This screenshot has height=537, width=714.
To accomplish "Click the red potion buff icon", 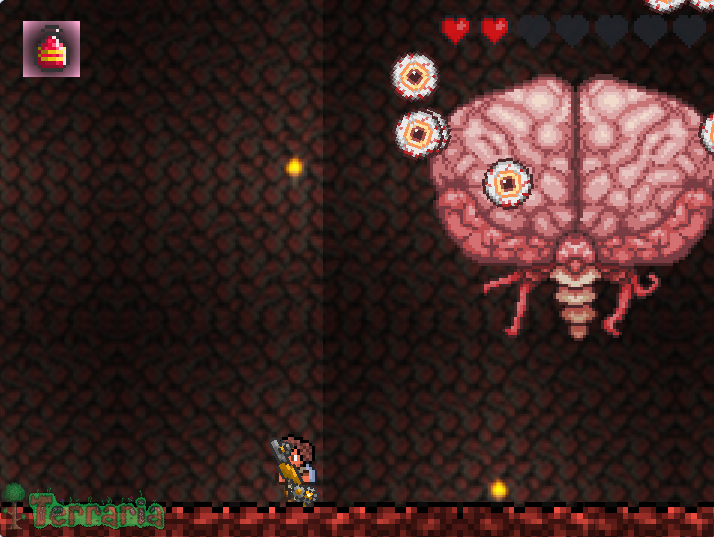I will point(51,49).
